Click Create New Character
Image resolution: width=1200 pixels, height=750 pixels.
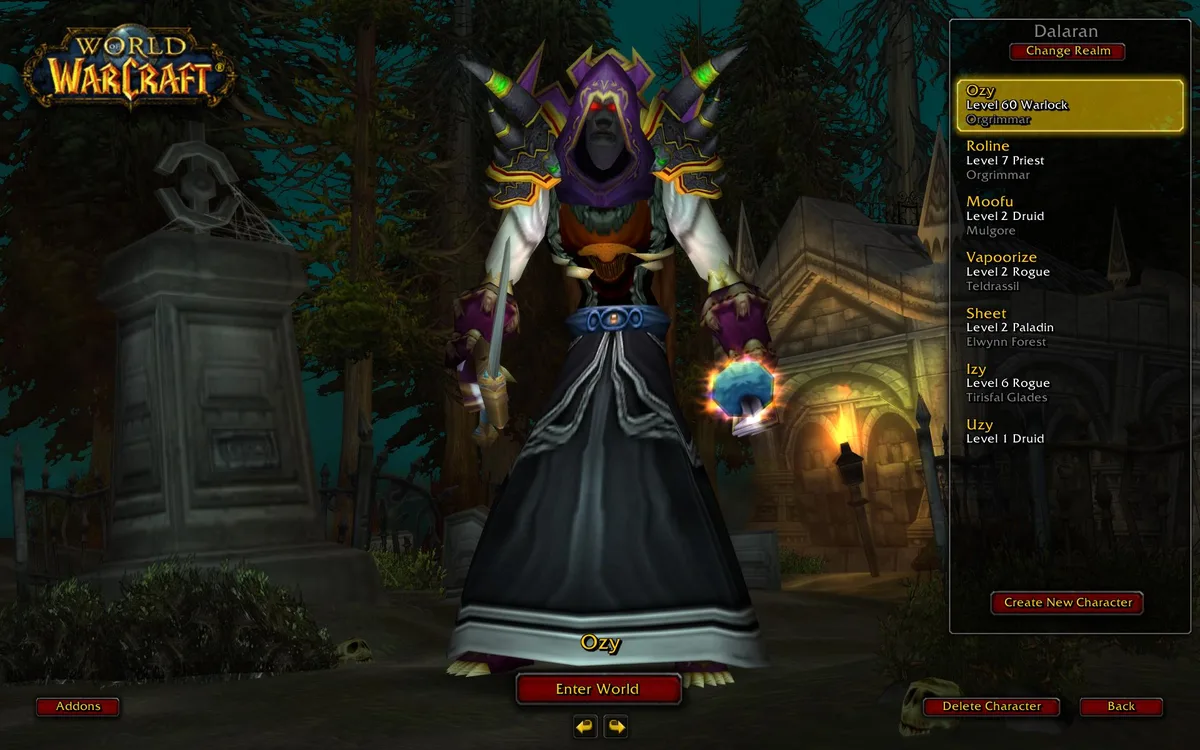1067,603
